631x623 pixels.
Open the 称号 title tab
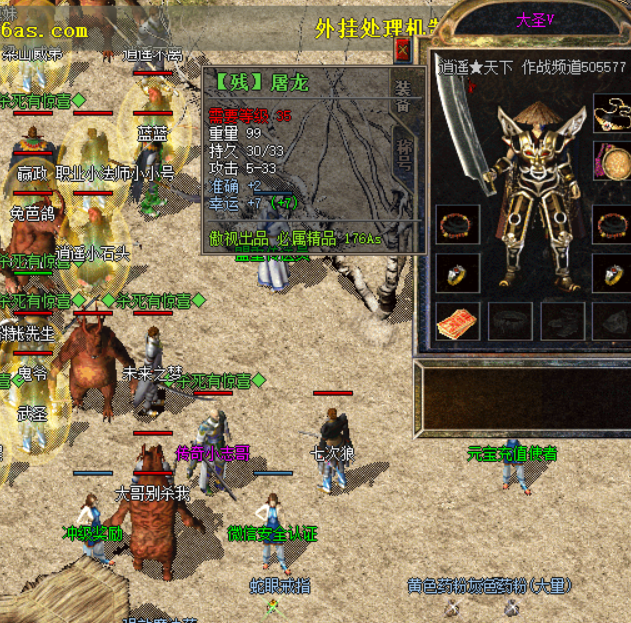click(x=403, y=152)
